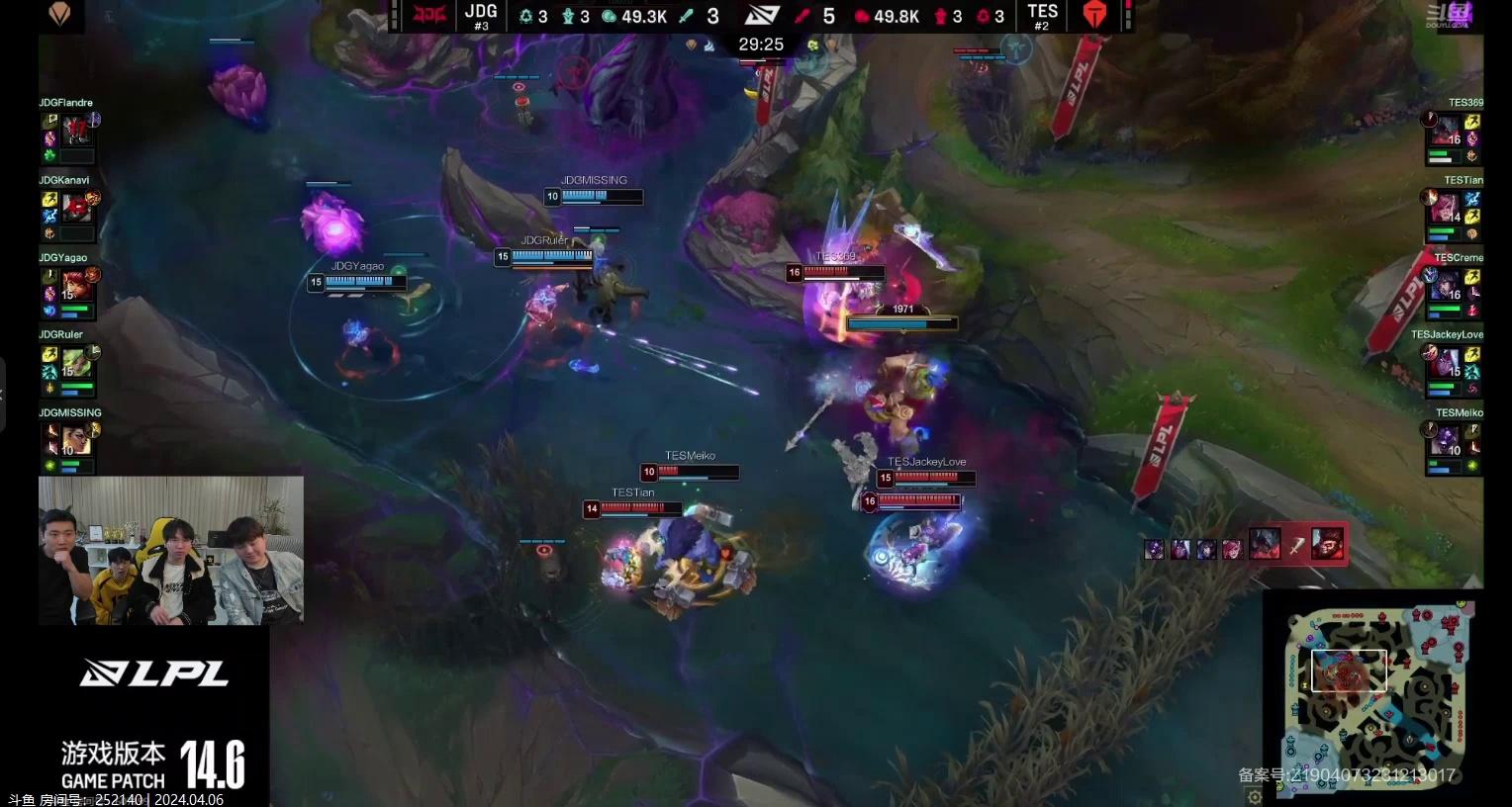Click the TES team logo on scoreboard
This screenshot has width=1512, height=807.
pos(1093,16)
